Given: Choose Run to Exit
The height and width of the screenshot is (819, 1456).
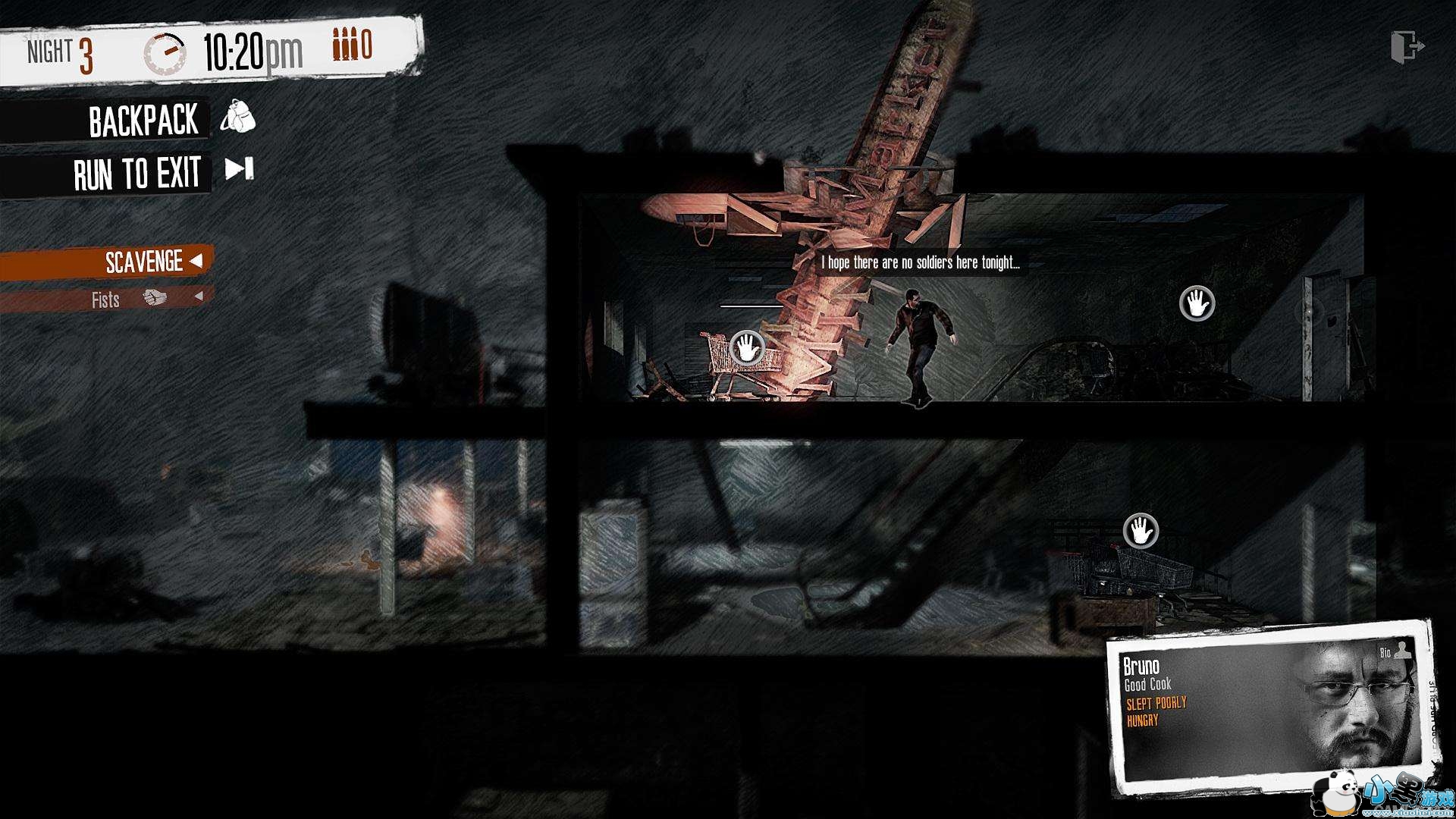Looking at the screenshot, I should [138, 174].
